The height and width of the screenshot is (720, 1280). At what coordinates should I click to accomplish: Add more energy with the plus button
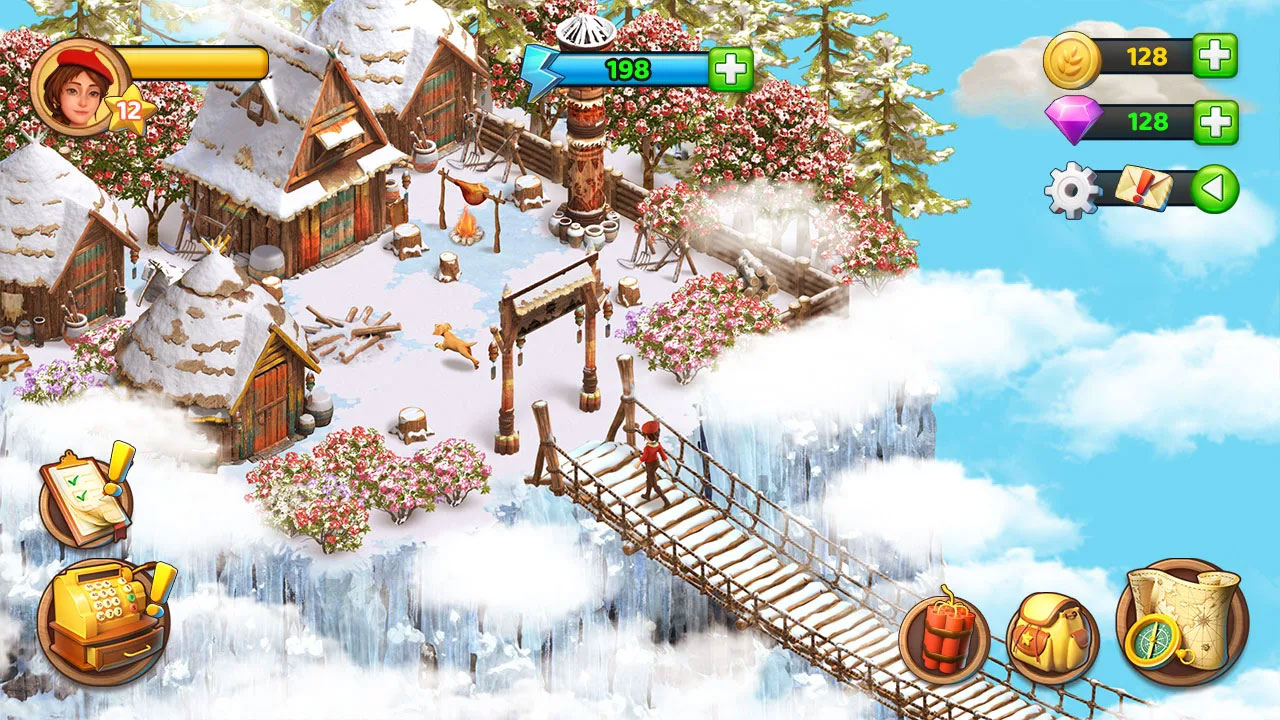point(731,70)
